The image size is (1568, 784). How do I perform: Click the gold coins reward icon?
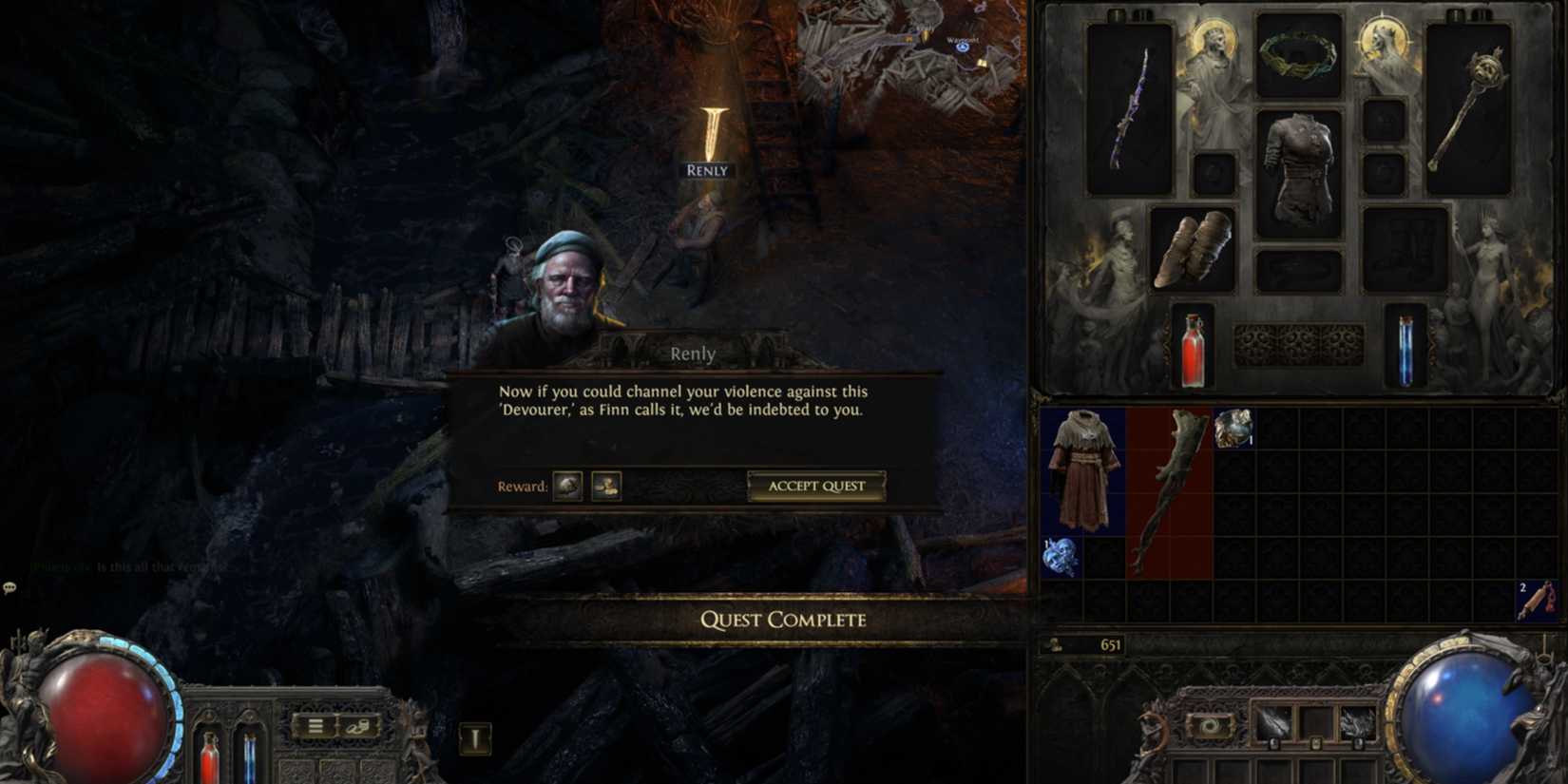point(606,486)
